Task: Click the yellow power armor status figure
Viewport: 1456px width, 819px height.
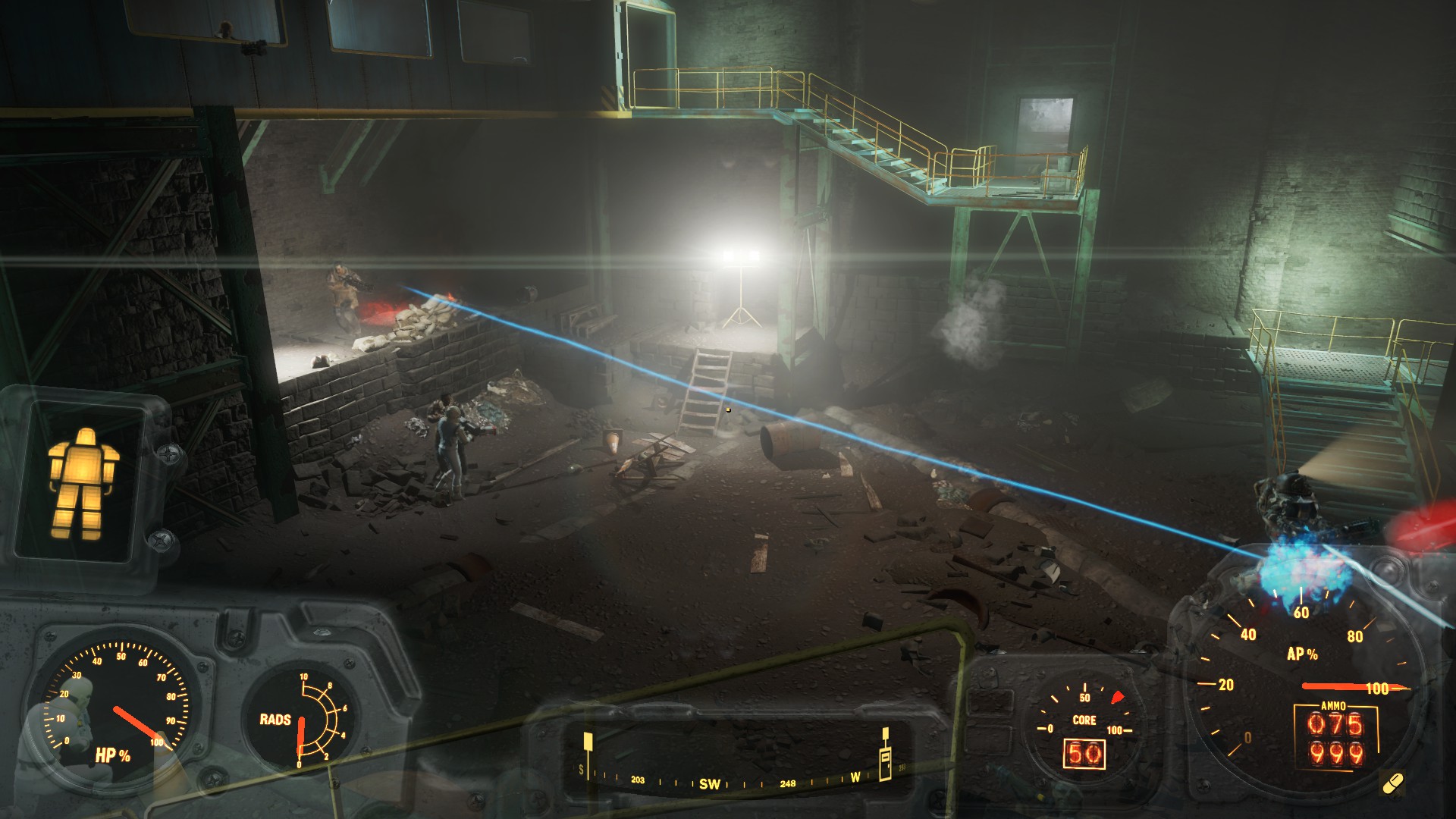Action: (x=83, y=482)
